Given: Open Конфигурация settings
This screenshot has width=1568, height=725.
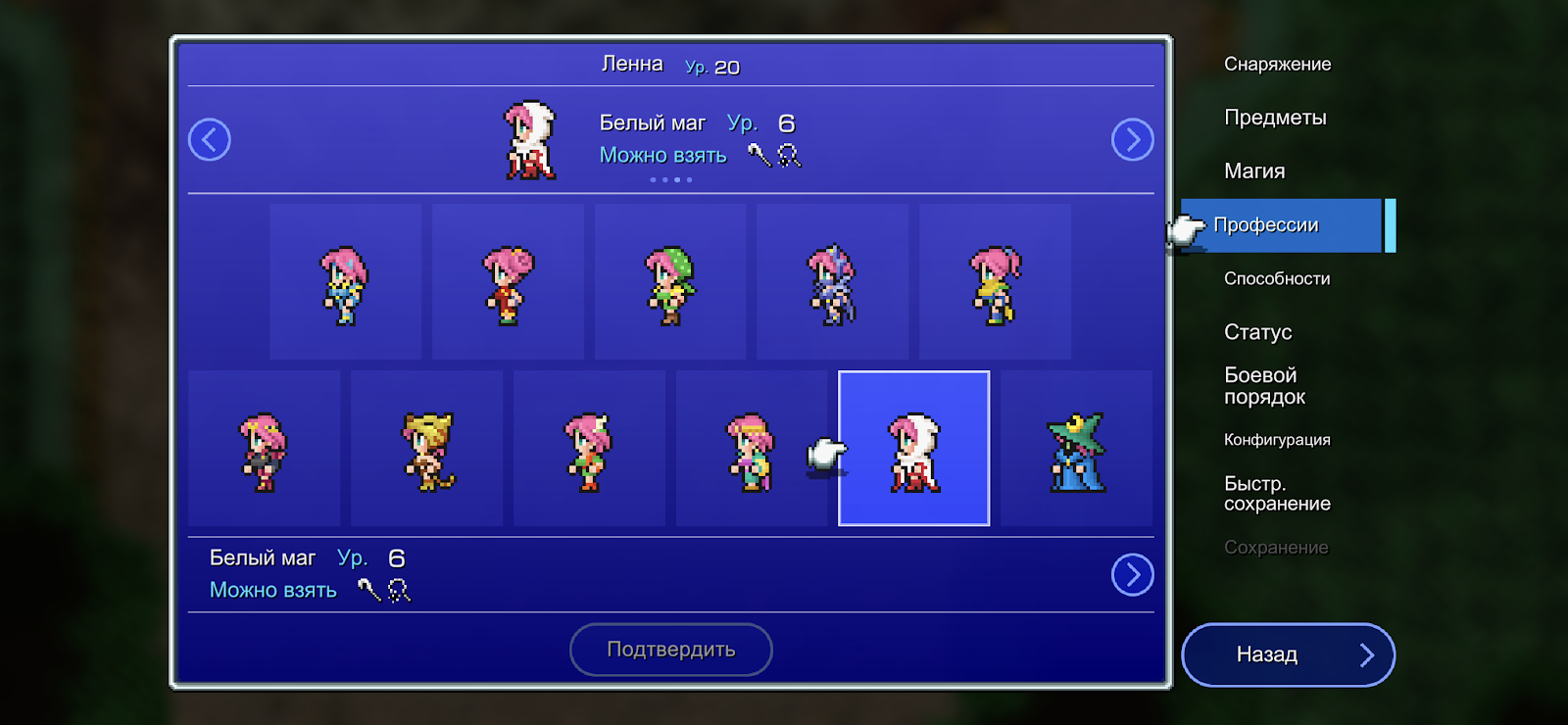Looking at the screenshot, I should (x=1277, y=440).
